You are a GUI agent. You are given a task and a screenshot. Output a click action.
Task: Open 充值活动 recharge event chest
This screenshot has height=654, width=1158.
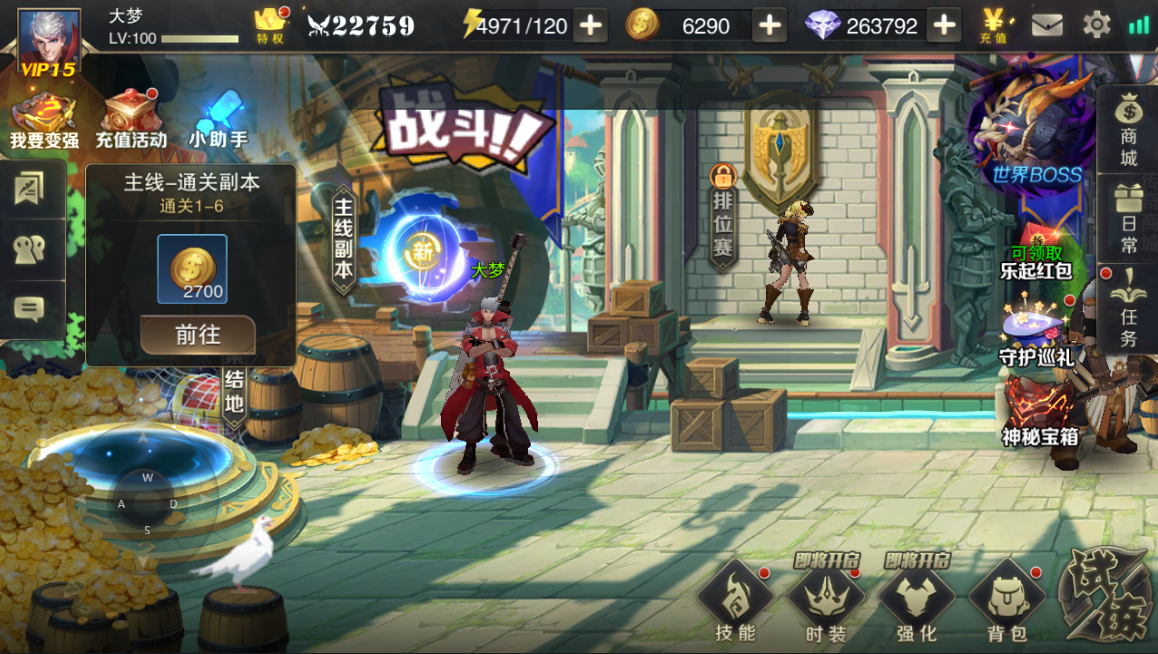click(131, 120)
